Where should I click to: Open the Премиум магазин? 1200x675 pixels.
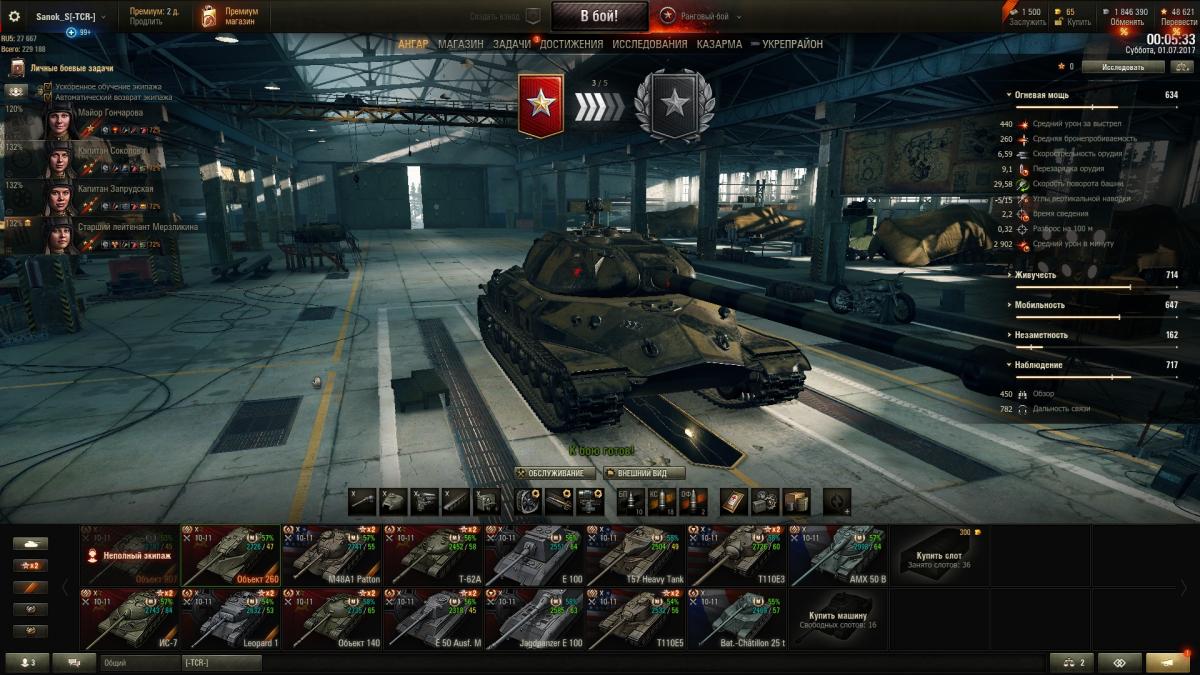[x=229, y=16]
